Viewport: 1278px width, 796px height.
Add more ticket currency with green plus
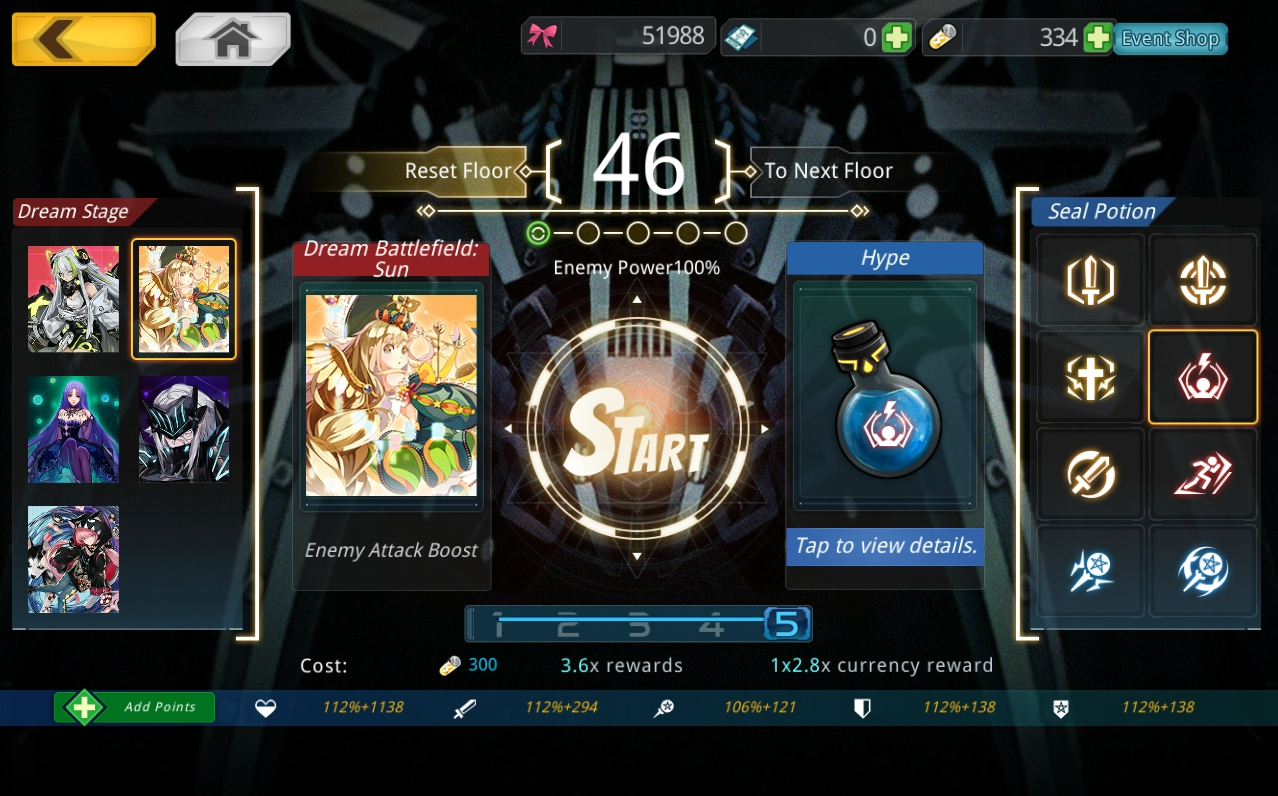pyautogui.click(x=896, y=38)
